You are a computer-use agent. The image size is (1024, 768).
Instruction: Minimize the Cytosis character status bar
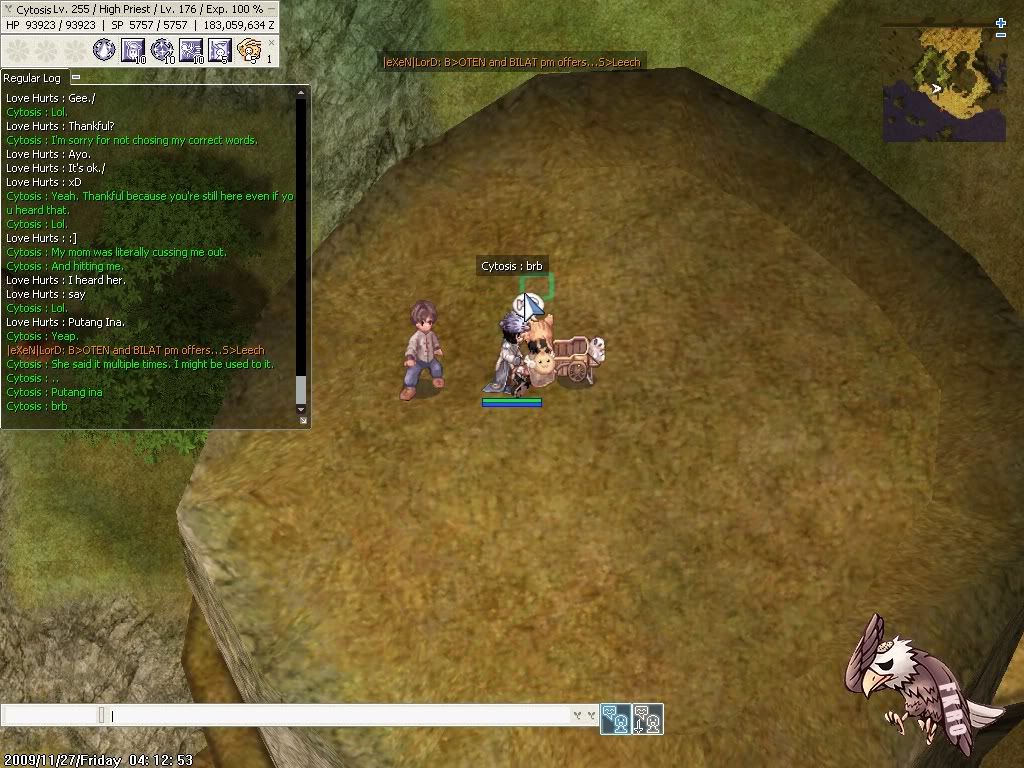[x=271, y=9]
